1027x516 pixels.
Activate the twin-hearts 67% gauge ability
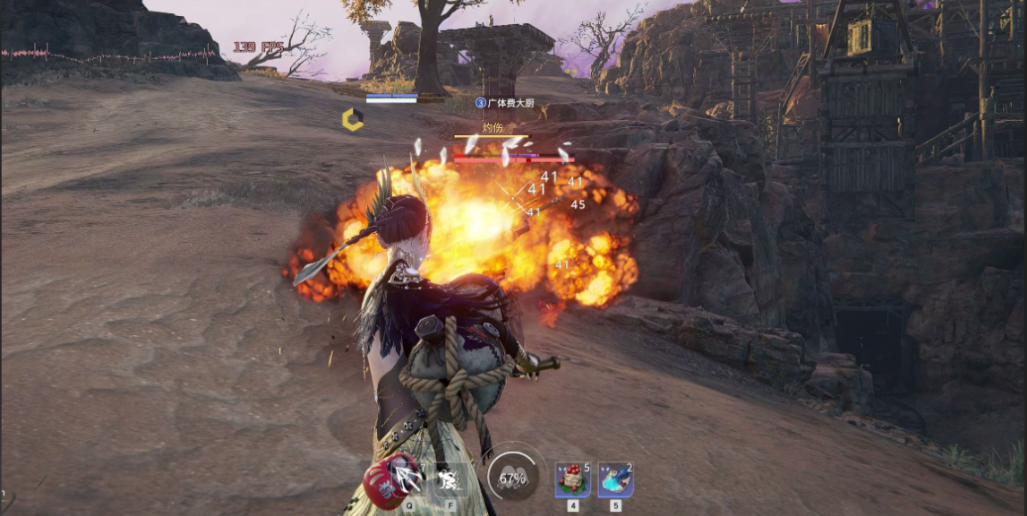coord(512,475)
